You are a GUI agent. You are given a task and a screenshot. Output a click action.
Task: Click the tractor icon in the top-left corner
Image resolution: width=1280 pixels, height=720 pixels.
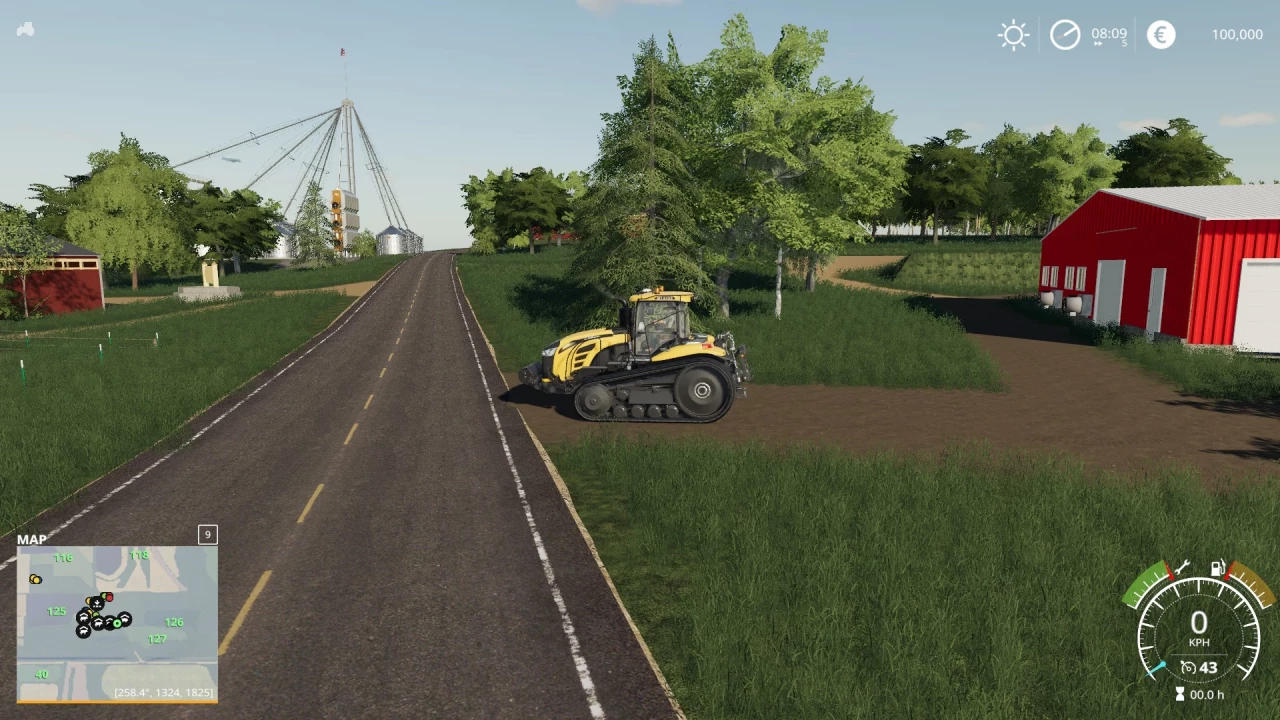(x=24, y=29)
